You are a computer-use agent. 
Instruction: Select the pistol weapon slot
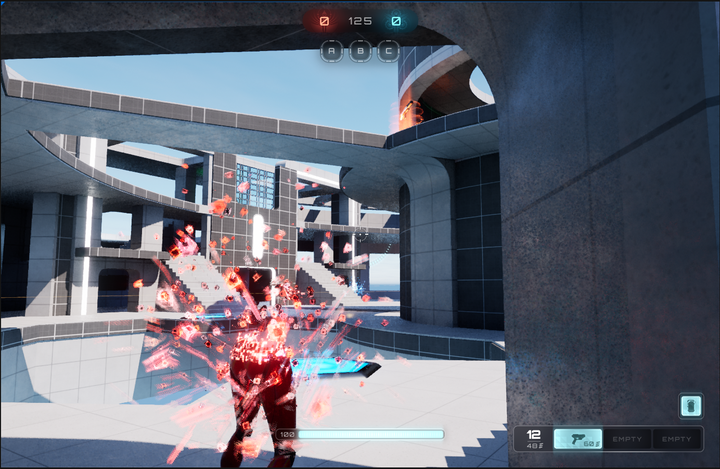click(x=578, y=439)
